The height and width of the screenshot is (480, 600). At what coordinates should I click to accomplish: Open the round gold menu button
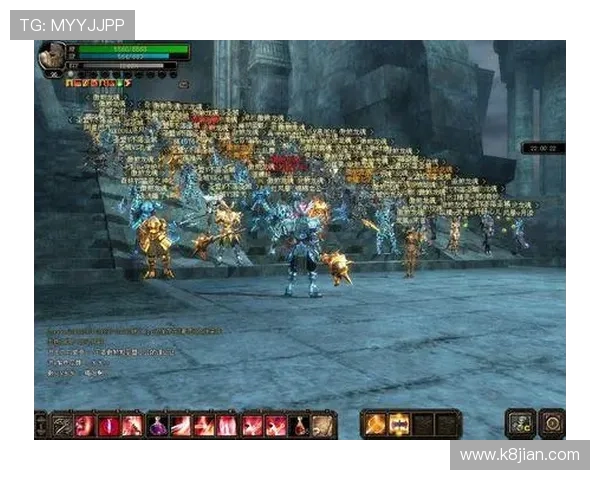tap(552, 423)
